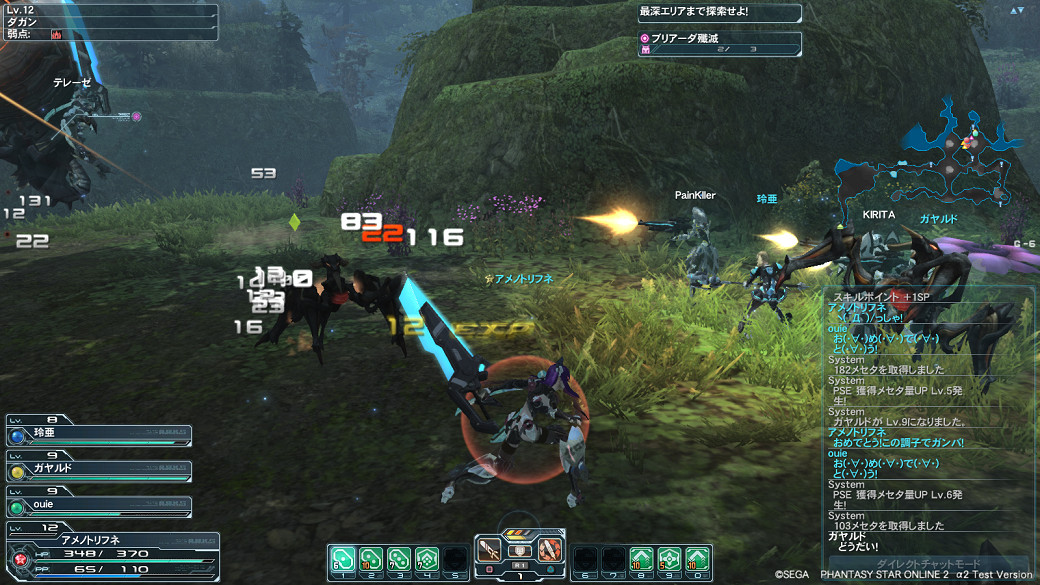Use the item in hotbar slot 3

[x=398, y=556]
